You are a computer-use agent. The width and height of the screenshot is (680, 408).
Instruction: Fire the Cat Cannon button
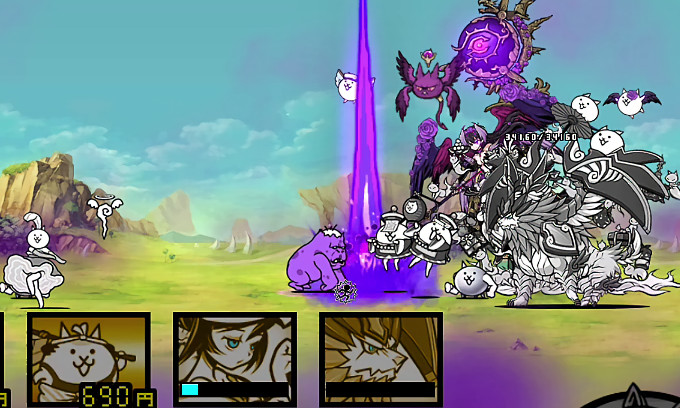634,398
